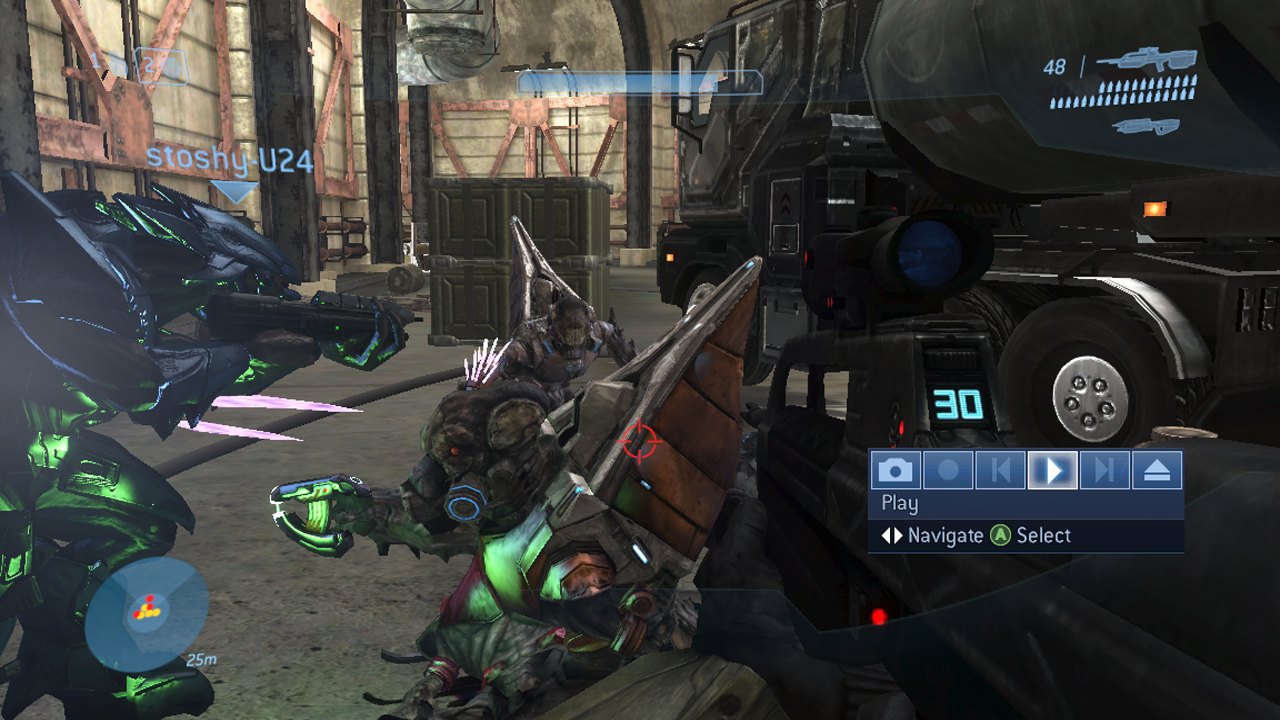Image resolution: width=1280 pixels, height=720 pixels.
Task: Skip forward in the film
Action: point(1104,470)
